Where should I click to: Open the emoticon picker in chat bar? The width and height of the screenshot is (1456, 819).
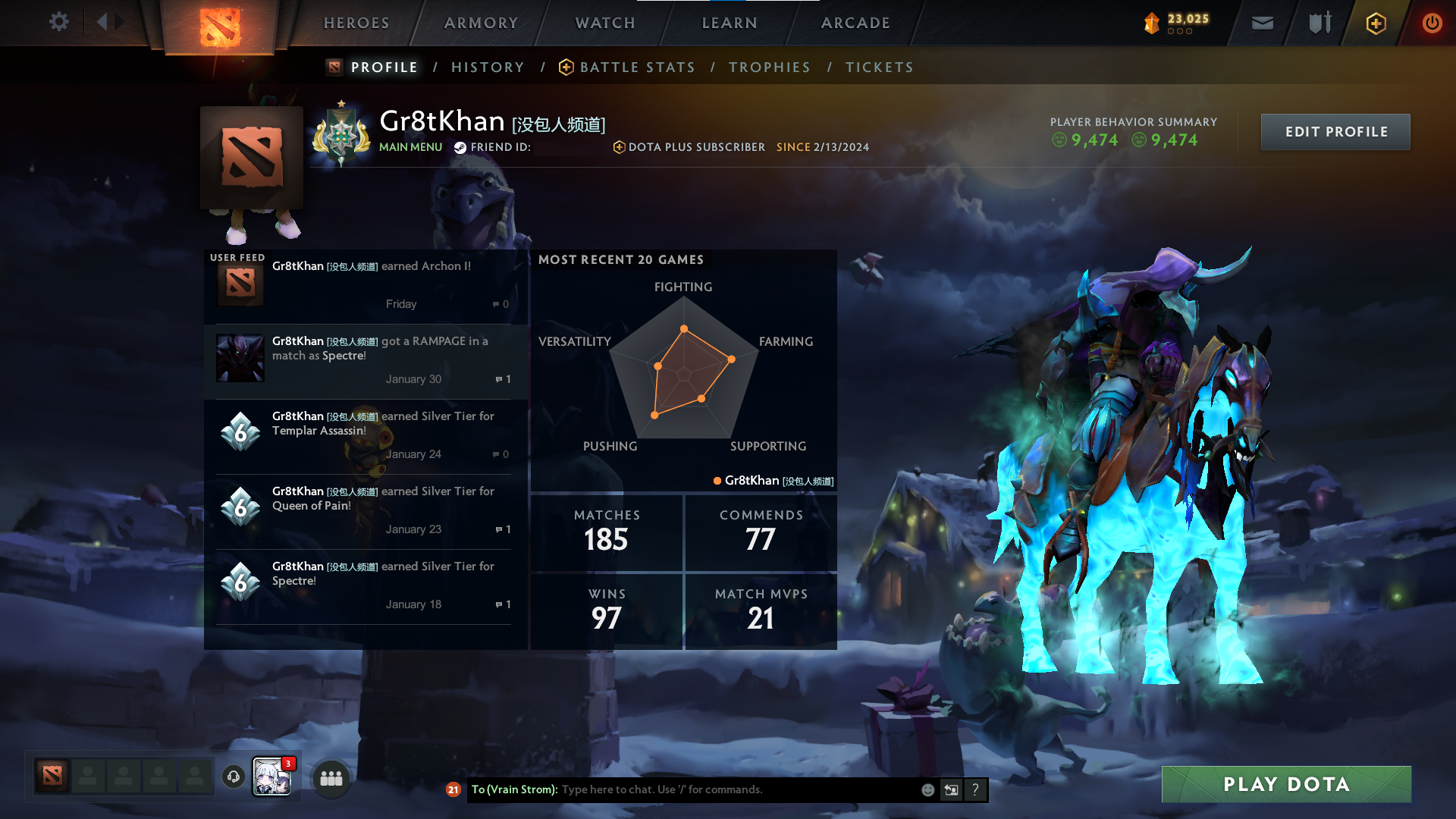coord(927,789)
